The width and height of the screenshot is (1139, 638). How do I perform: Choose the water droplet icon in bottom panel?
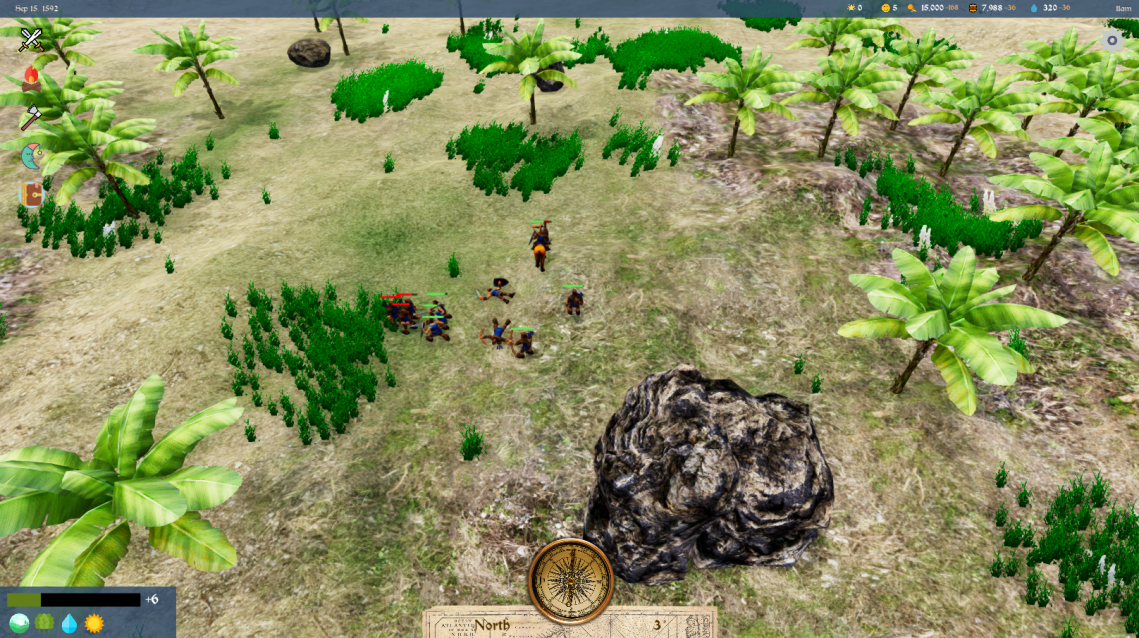[69, 623]
